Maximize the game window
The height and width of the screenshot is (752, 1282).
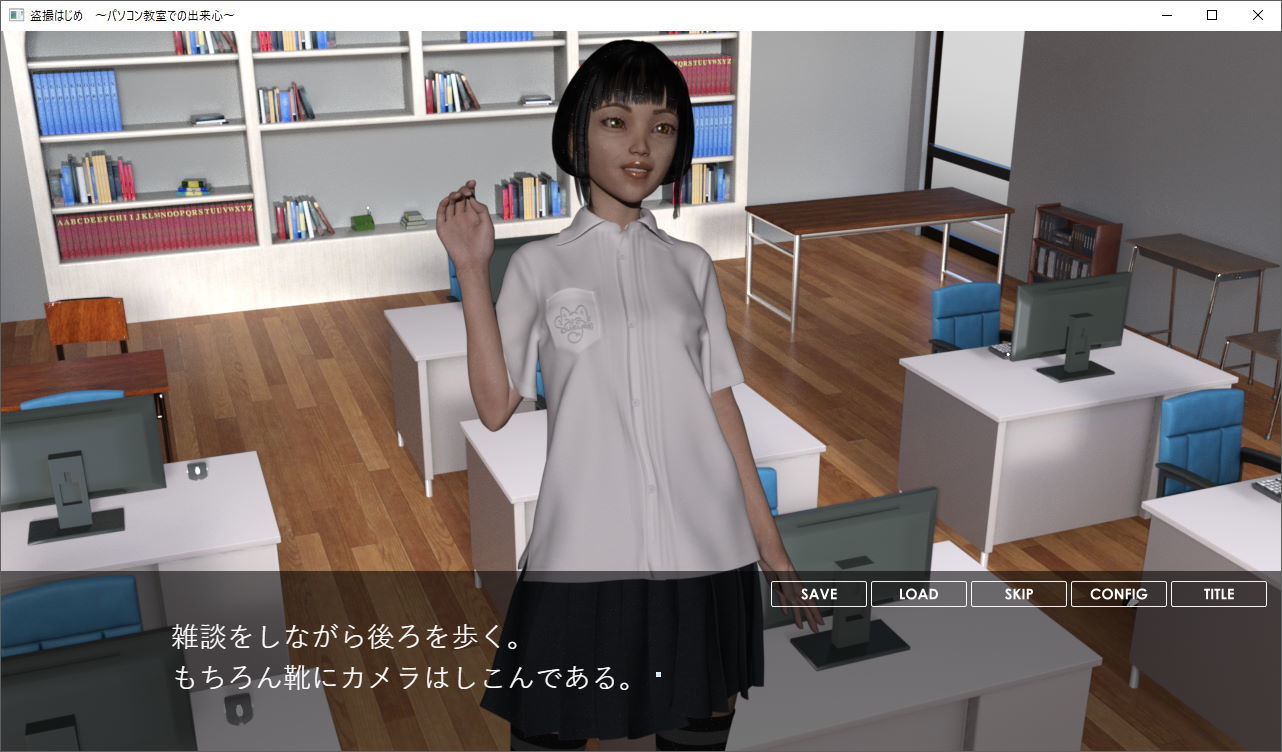pos(1211,15)
